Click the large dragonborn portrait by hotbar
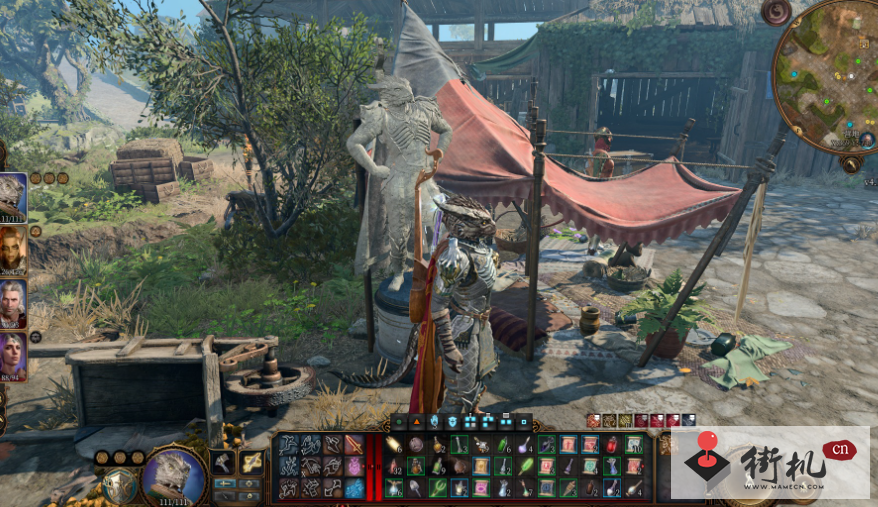The height and width of the screenshot is (507, 878). (x=174, y=475)
